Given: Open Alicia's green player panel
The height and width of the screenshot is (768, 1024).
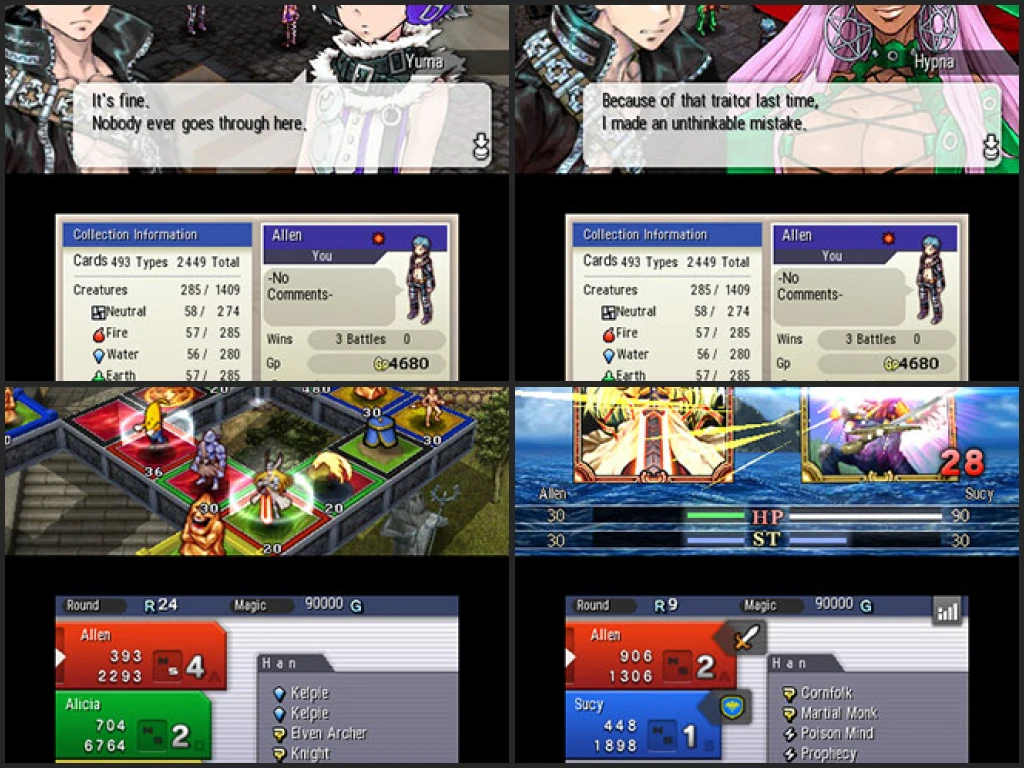Looking at the screenshot, I should [x=133, y=726].
